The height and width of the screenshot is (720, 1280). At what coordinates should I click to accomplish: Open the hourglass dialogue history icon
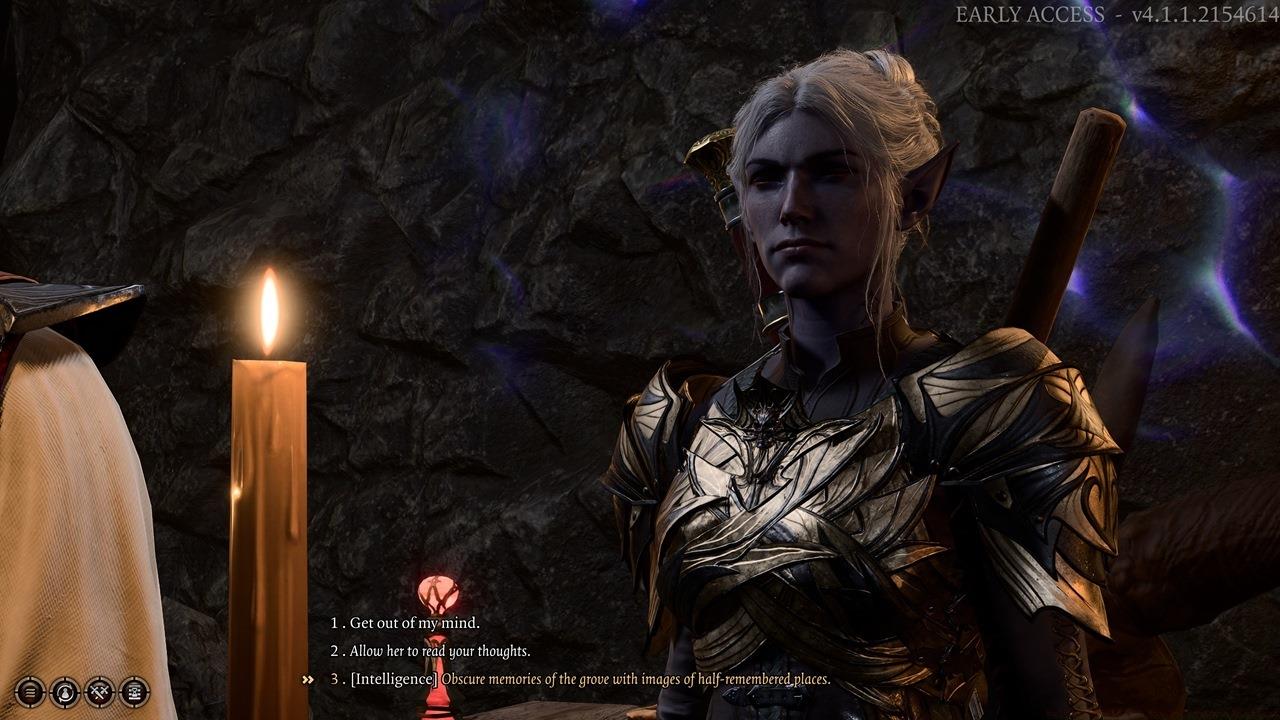point(134,691)
